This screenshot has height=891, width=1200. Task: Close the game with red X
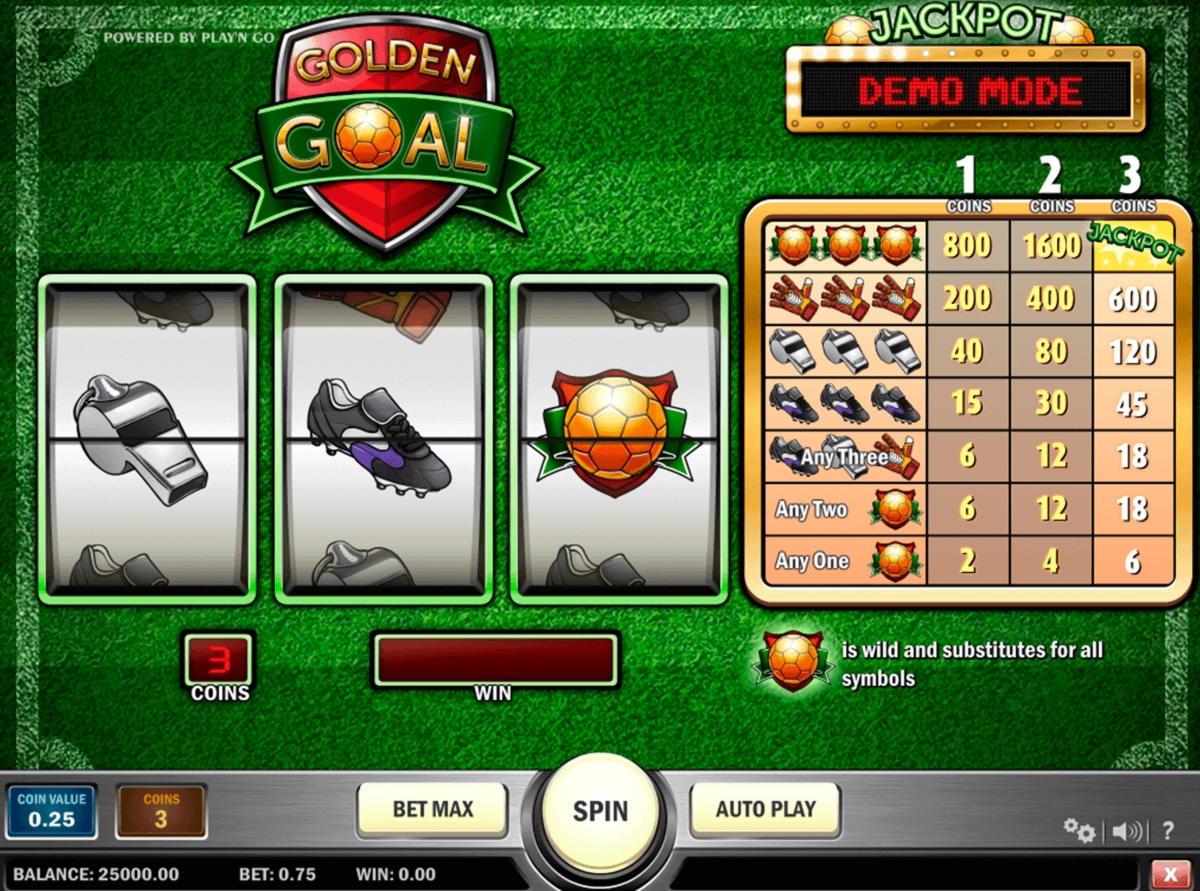pos(1170,873)
